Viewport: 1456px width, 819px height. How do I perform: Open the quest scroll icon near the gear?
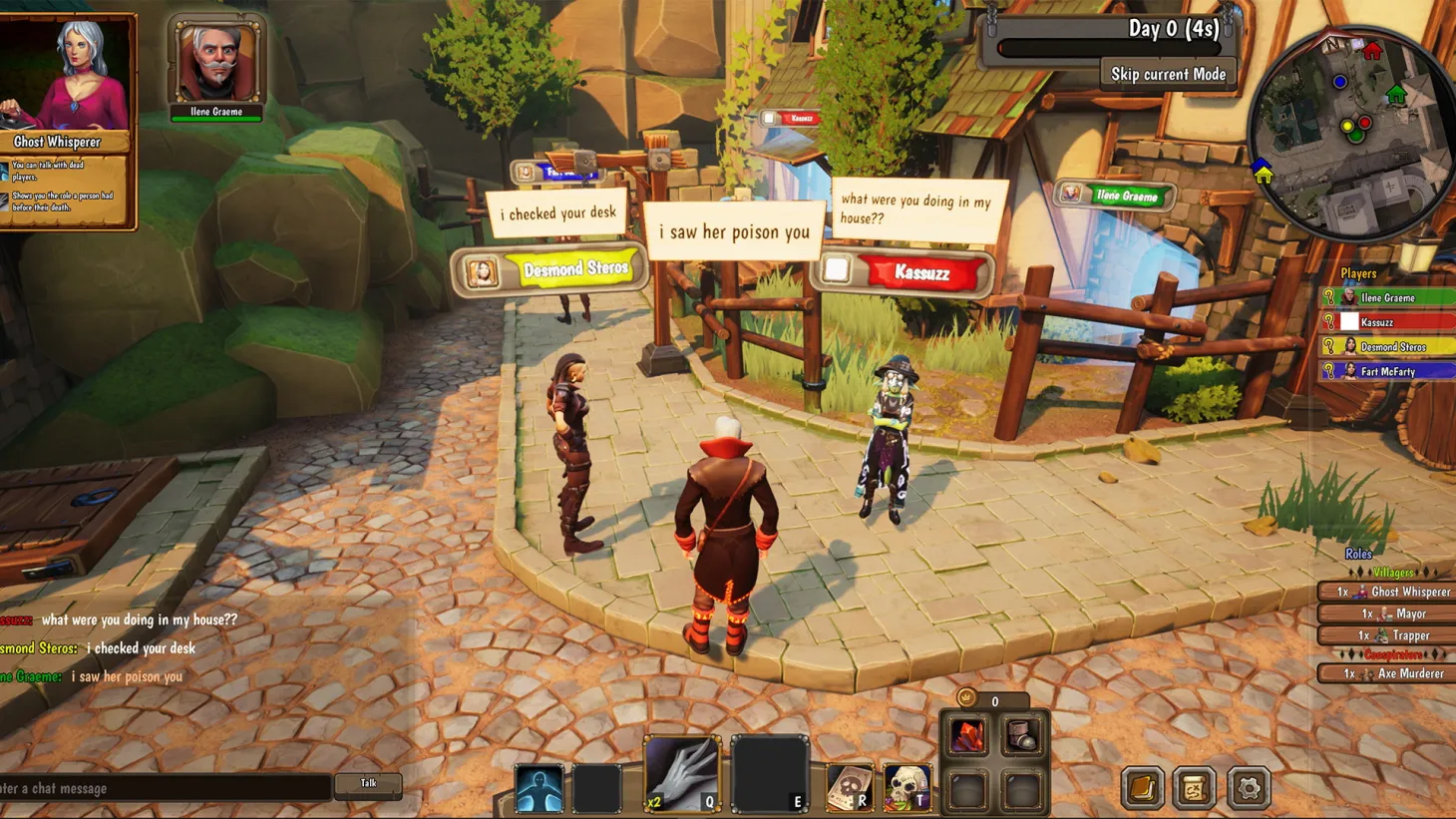(1193, 787)
